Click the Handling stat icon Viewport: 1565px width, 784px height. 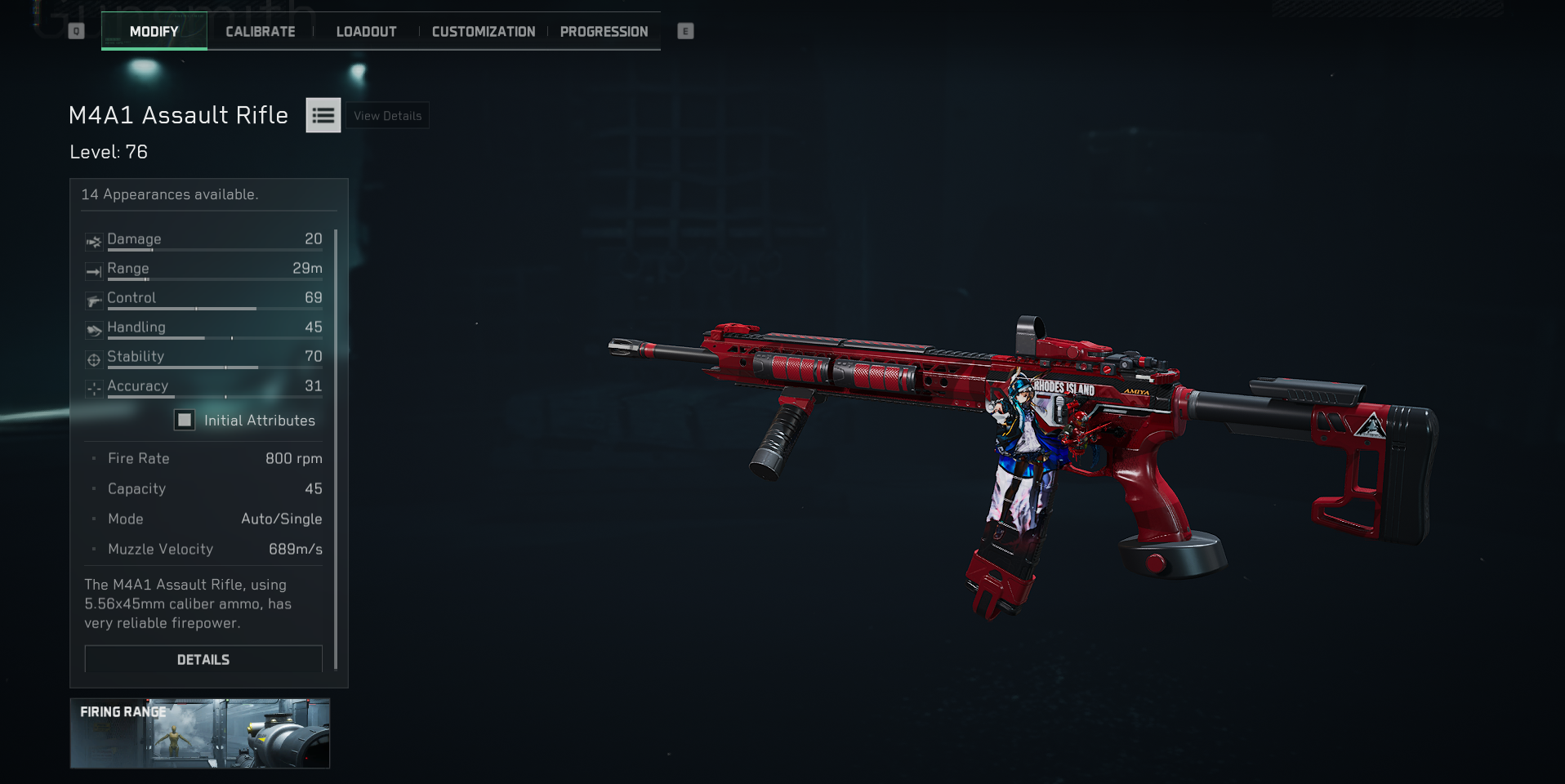92,327
